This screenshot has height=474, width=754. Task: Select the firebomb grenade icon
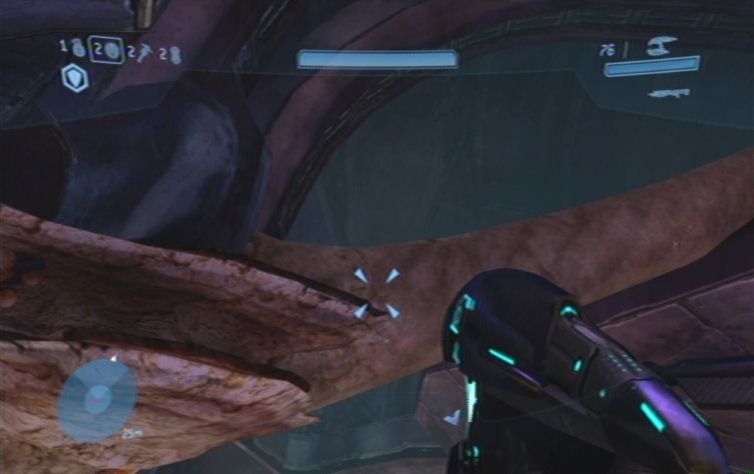tap(176, 53)
